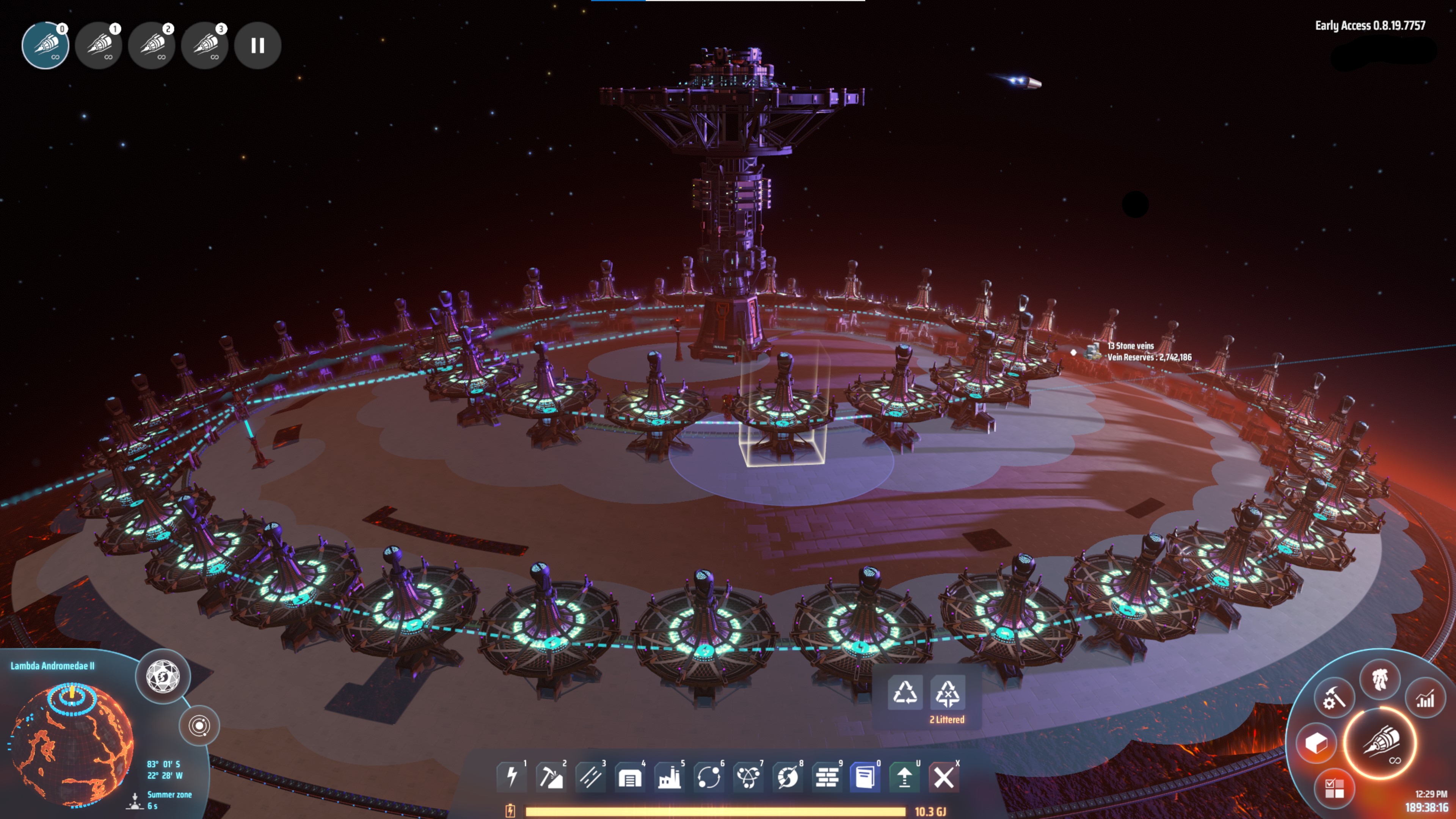Open the hammer and gear replicator
Screen dimensions: 1456x819
point(1334,698)
